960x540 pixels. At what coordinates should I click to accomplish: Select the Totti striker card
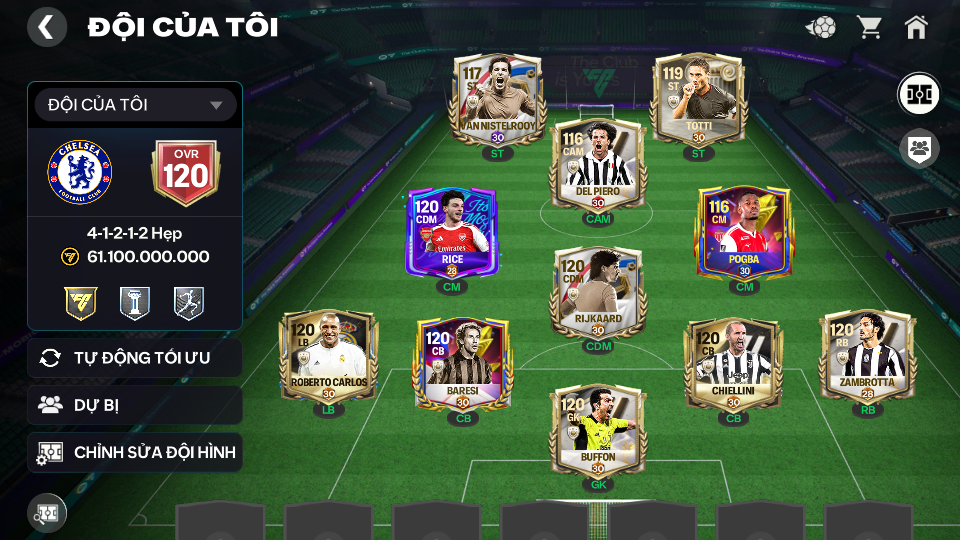pyautogui.click(x=698, y=100)
